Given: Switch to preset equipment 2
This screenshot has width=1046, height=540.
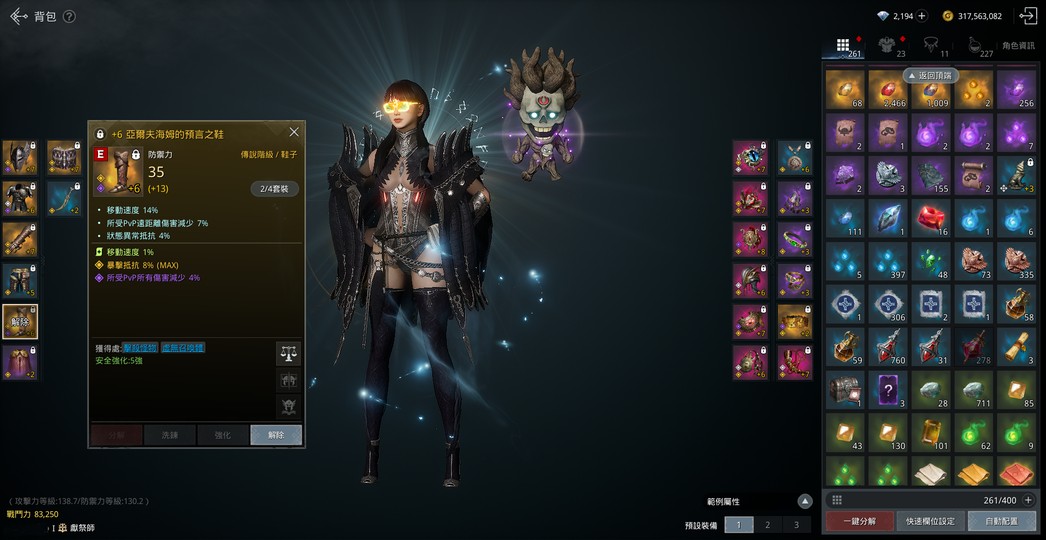Looking at the screenshot, I should click(x=767, y=524).
